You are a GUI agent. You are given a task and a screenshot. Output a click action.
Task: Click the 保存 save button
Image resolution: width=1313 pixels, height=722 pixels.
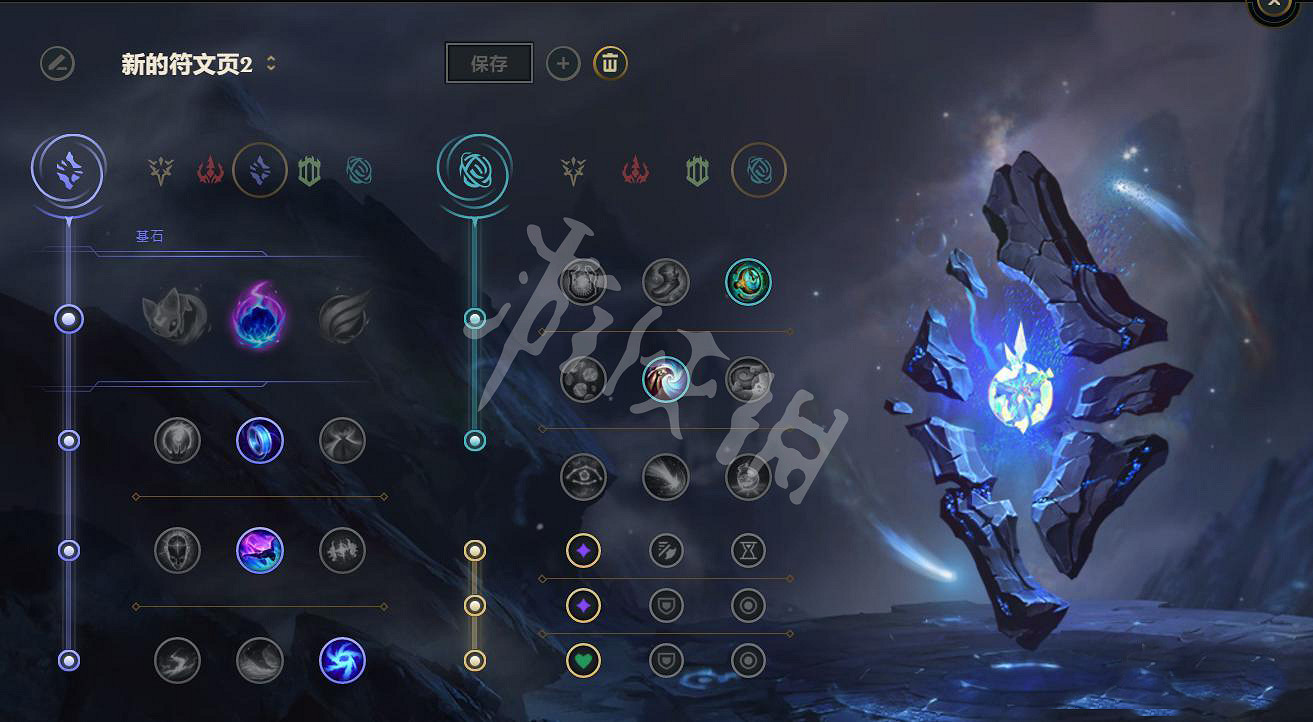[x=489, y=62]
